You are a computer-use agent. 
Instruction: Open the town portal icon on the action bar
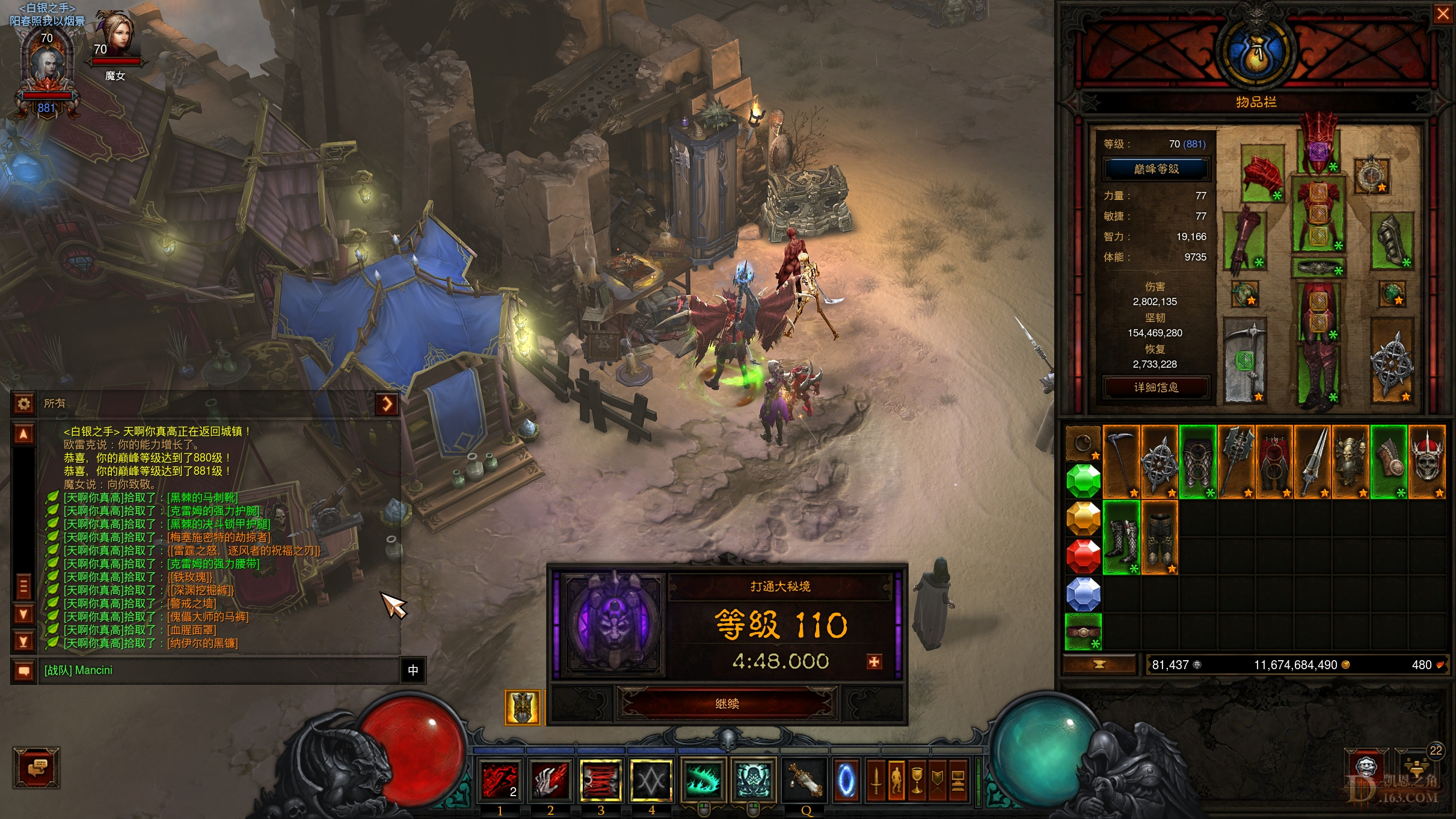[x=846, y=780]
